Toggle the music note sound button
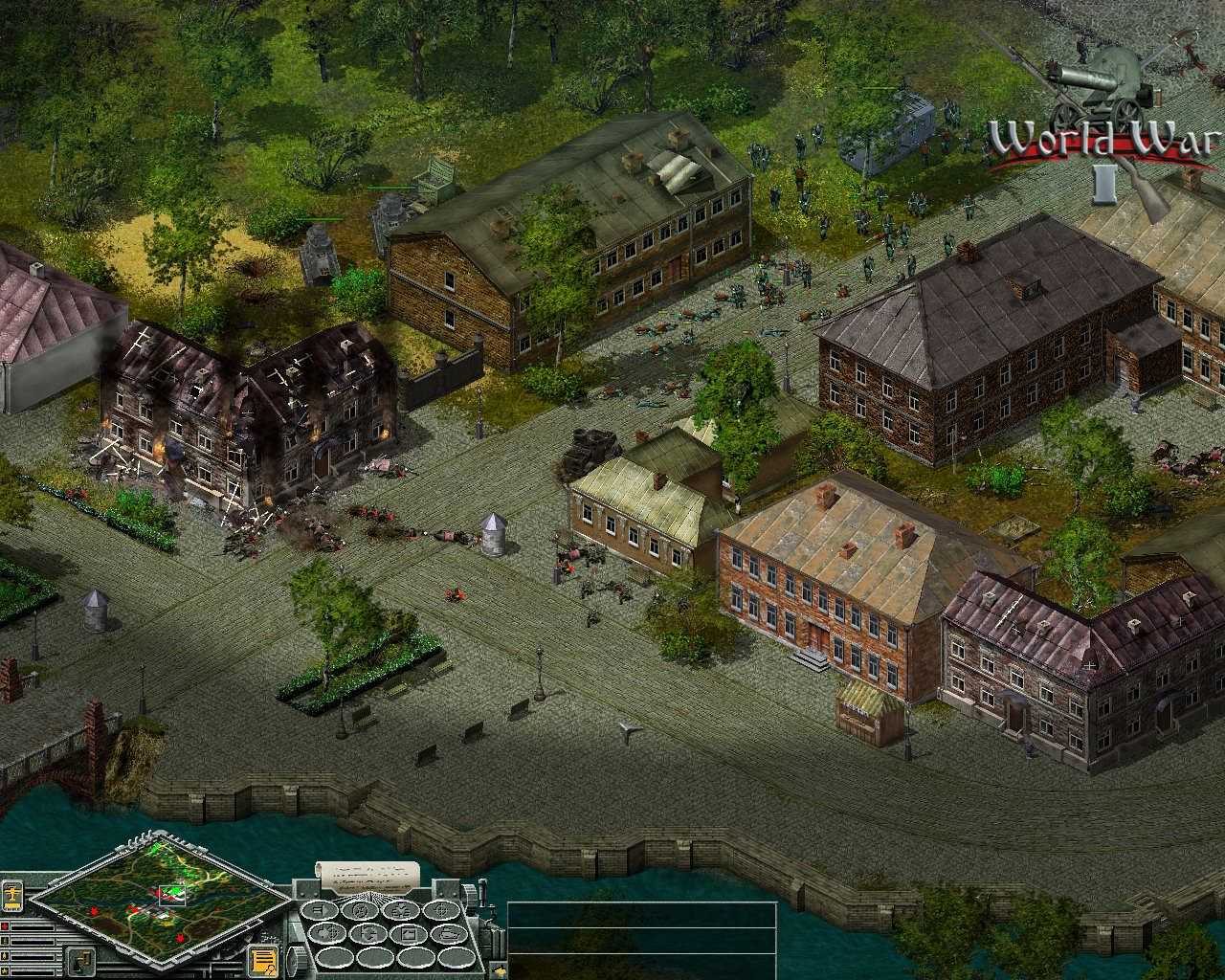This screenshot has width=1225, height=980. point(80,961)
